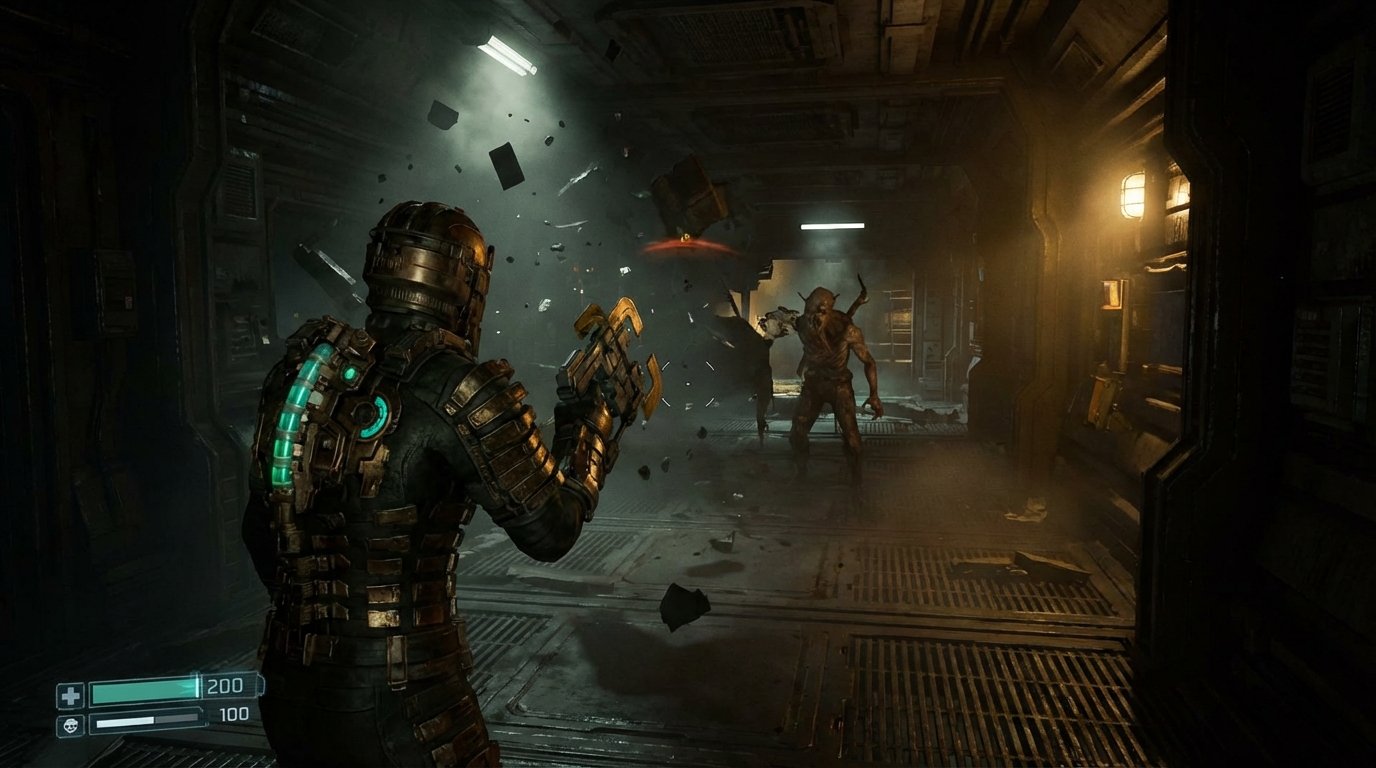
Task: Click the teal health bar showing 200
Action: 145,693
